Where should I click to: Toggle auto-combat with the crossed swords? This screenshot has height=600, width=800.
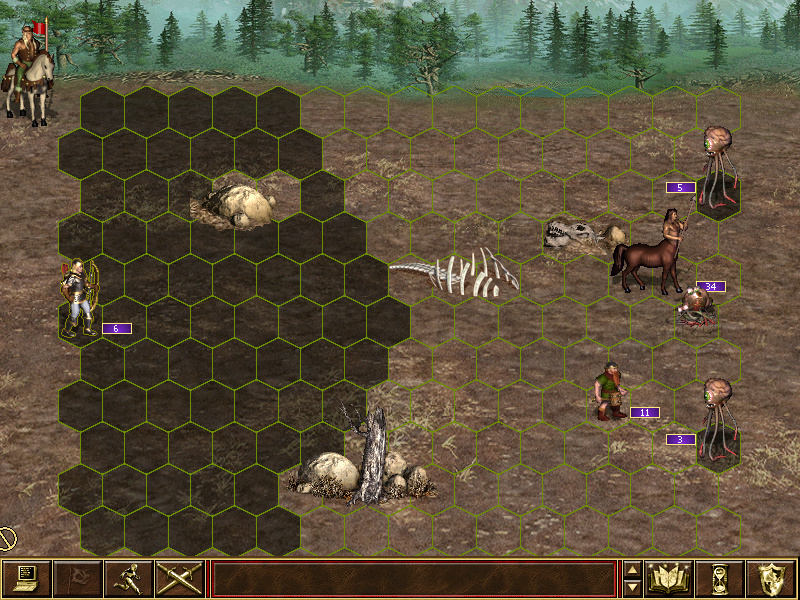[179, 578]
